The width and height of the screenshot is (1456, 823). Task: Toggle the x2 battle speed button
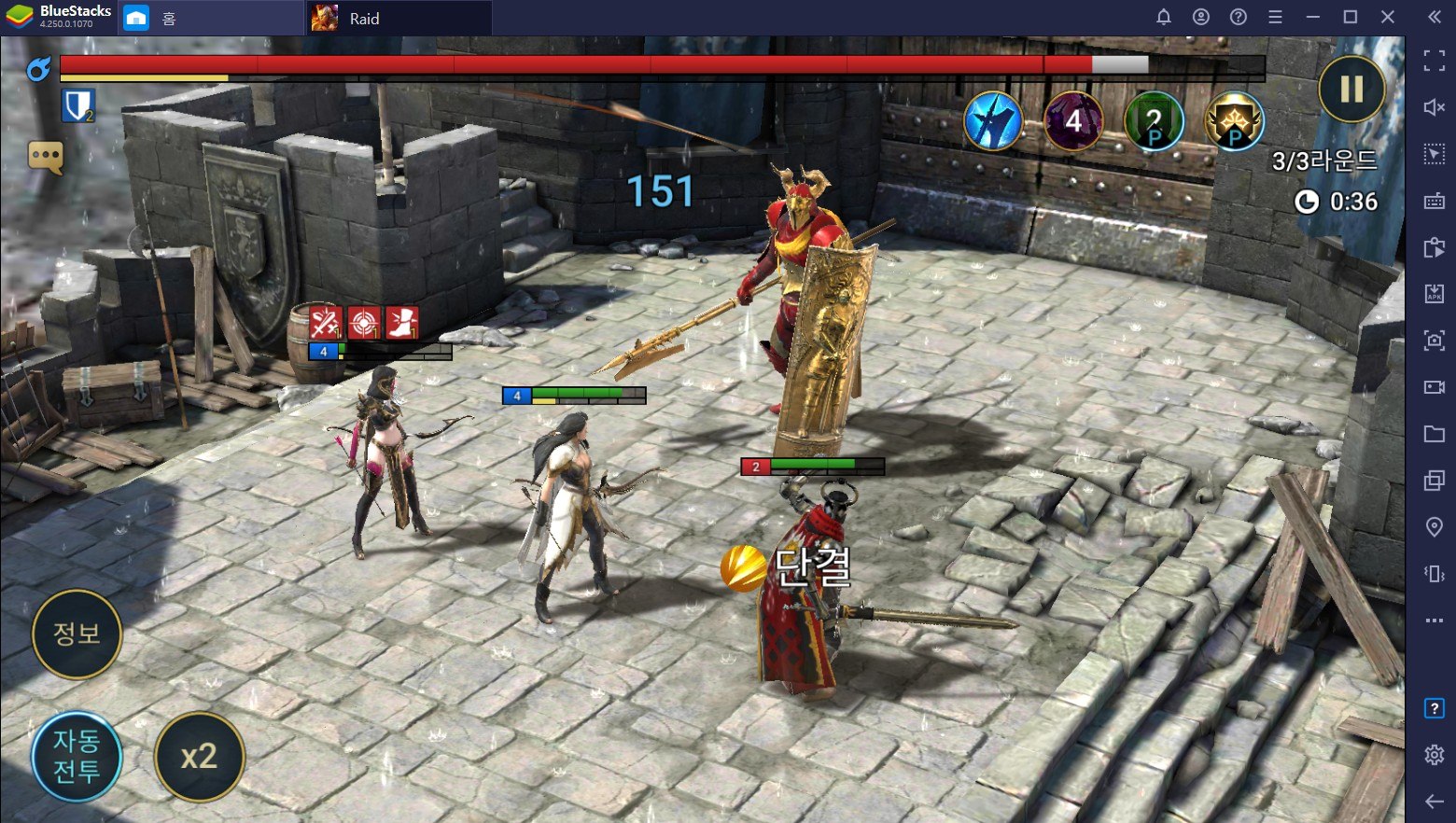[x=199, y=756]
